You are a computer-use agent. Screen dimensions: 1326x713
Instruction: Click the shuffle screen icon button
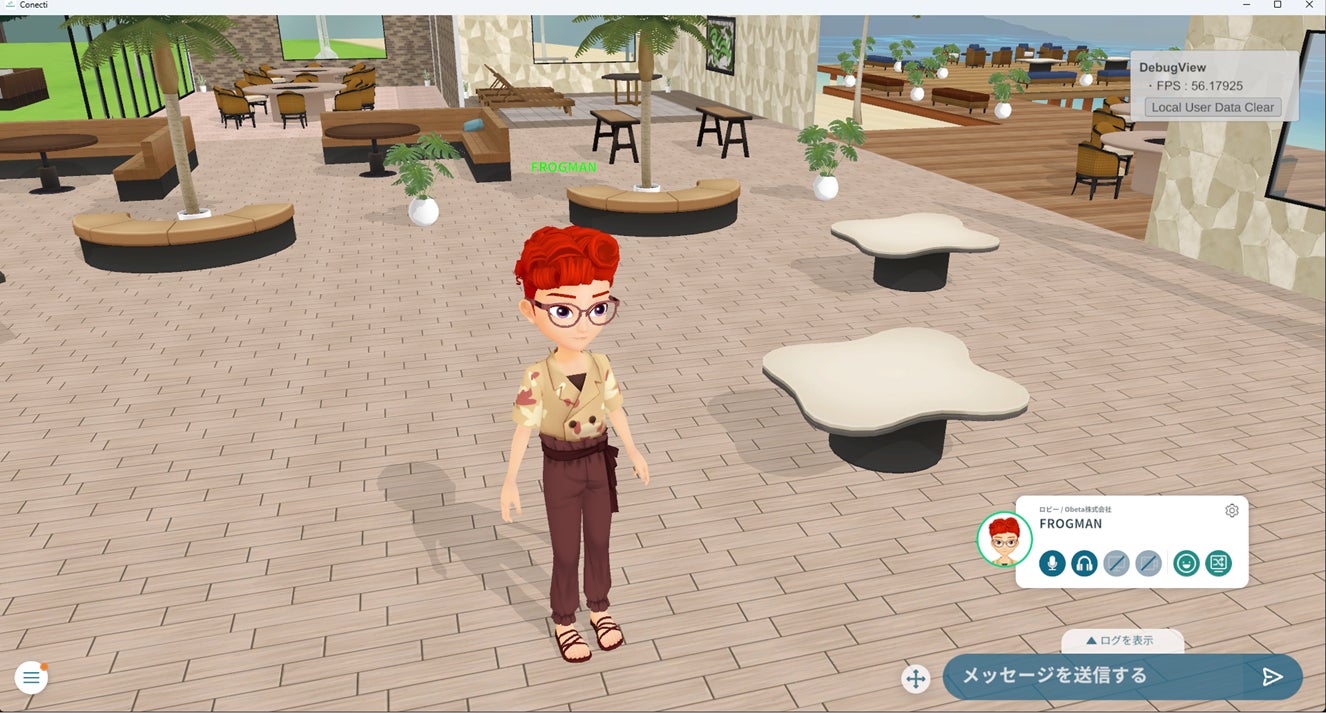point(1218,563)
